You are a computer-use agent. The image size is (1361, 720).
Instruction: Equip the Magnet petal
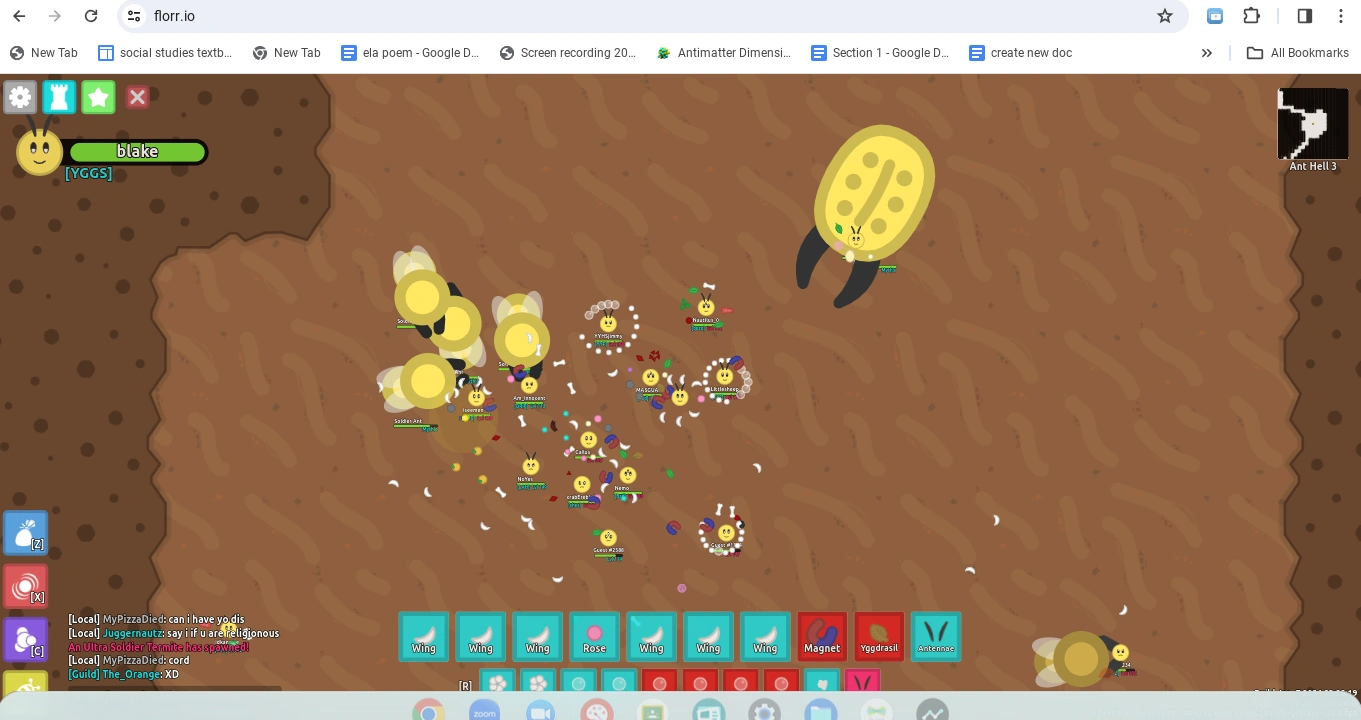pos(822,636)
